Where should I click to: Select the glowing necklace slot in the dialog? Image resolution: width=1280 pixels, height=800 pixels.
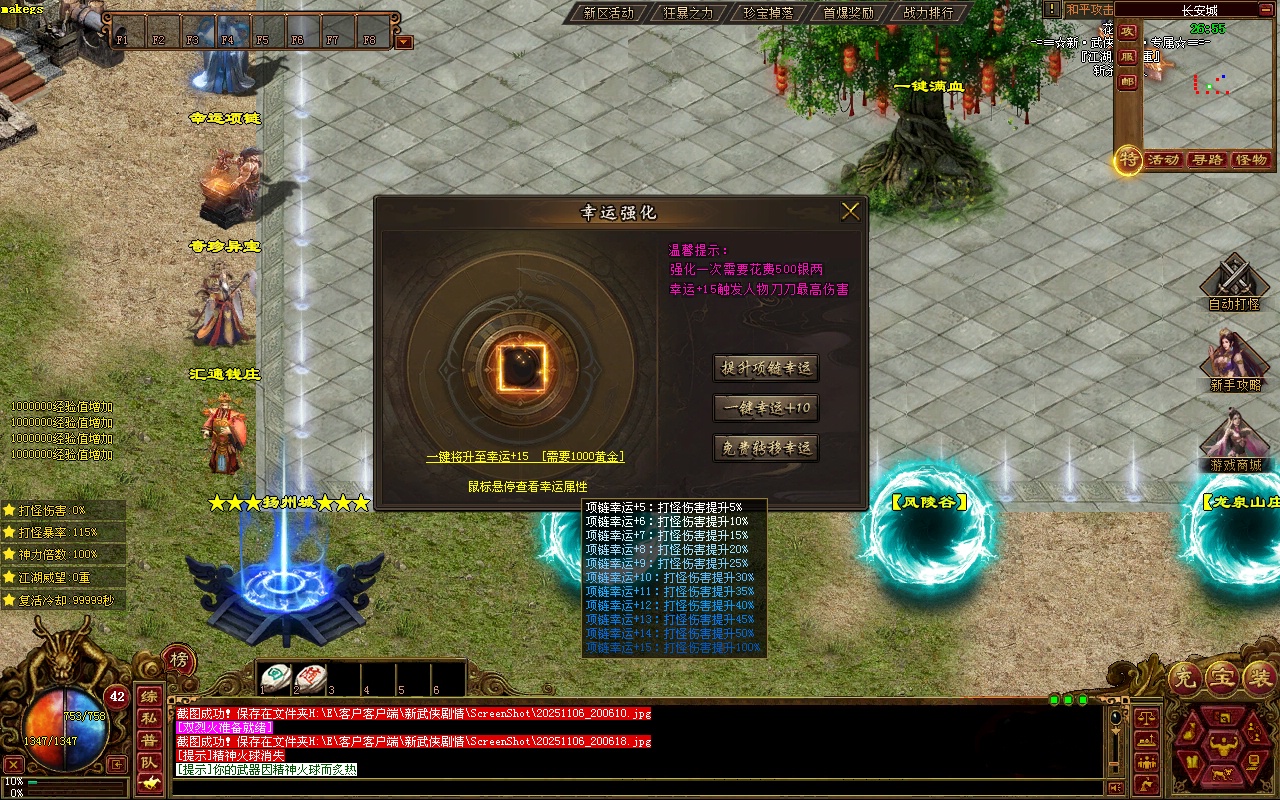[521, 368]
